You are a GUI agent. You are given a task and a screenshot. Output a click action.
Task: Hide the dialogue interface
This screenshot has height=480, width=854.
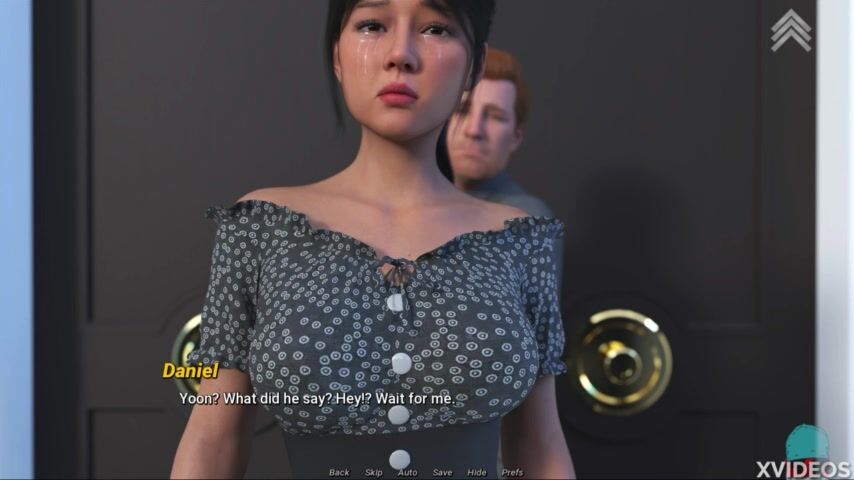point(477,472)
